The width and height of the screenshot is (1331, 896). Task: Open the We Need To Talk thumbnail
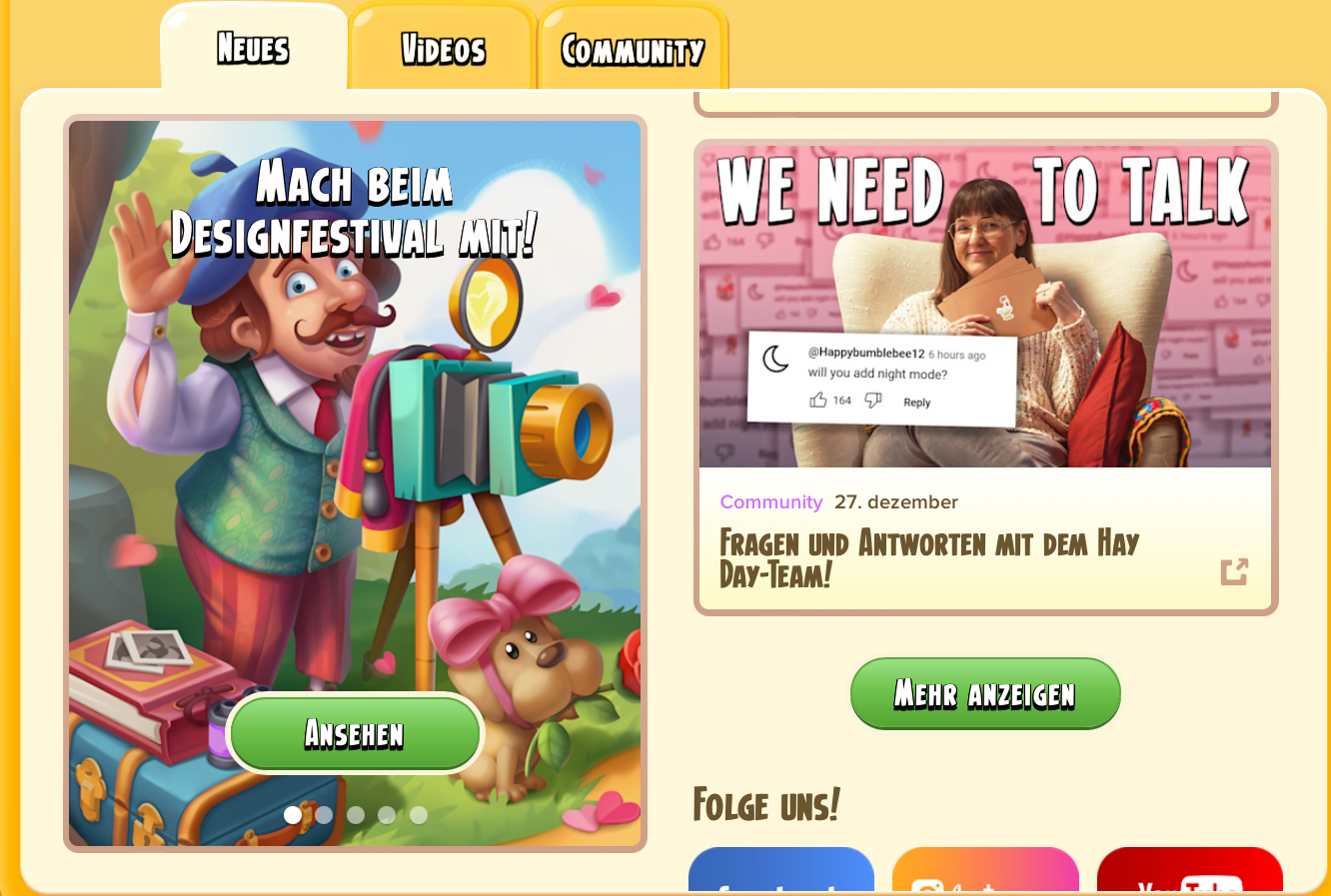pyautogui.click(x=985, y=307)
